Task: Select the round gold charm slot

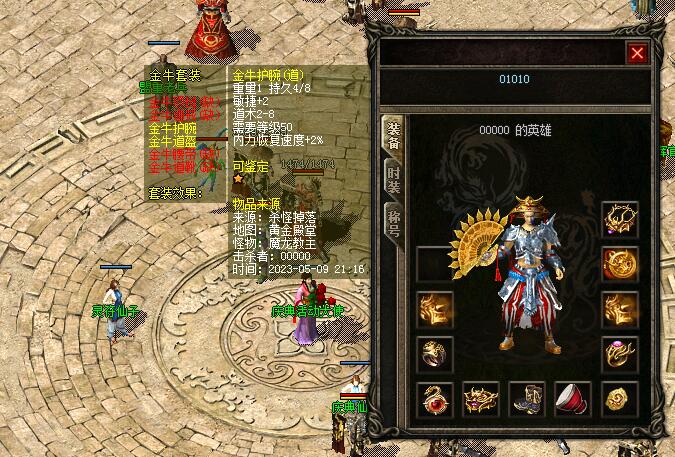Action: click(x=620, y=399)
